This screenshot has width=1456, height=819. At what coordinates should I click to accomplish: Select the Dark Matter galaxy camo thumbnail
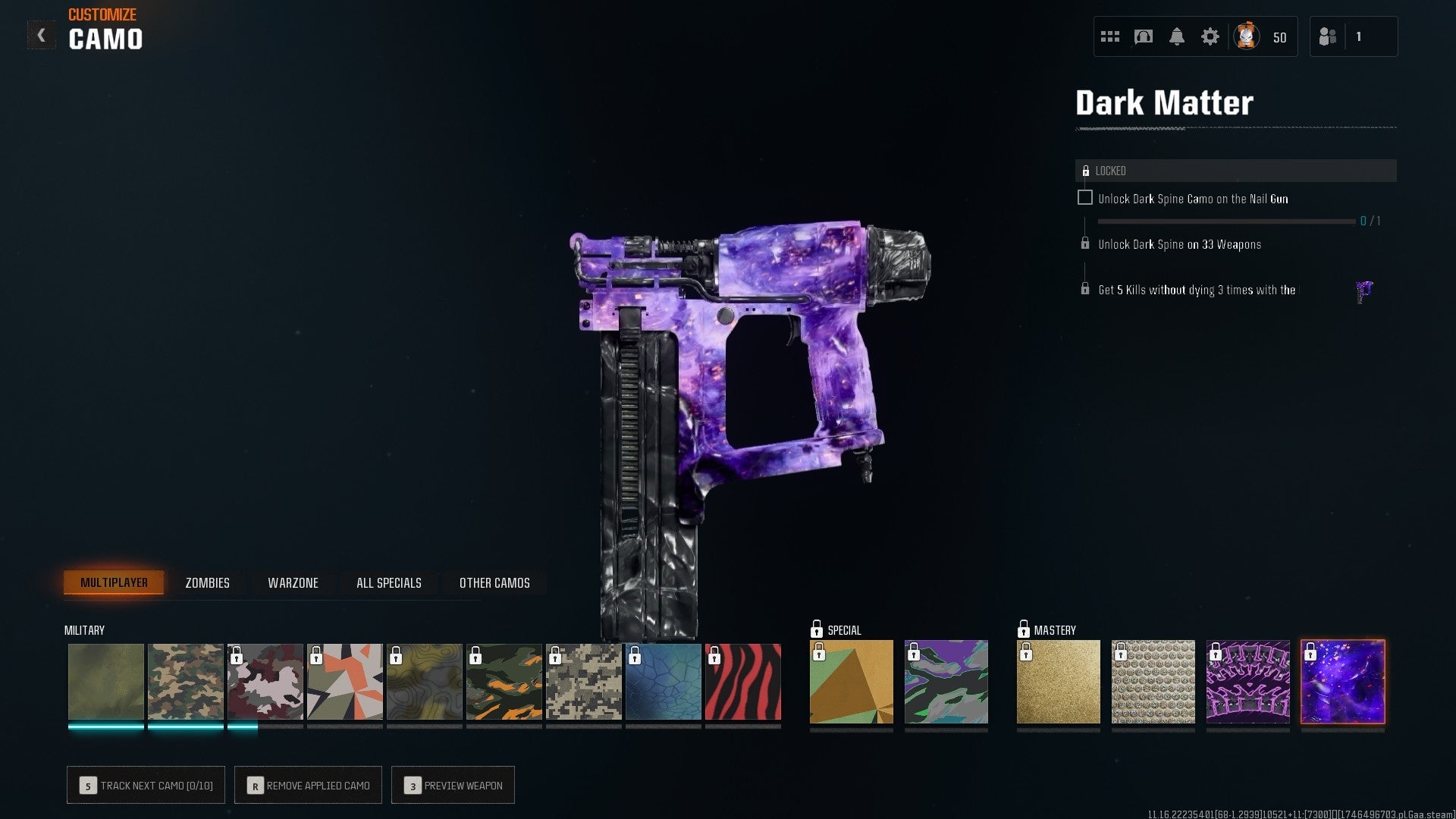[1342, 681]
